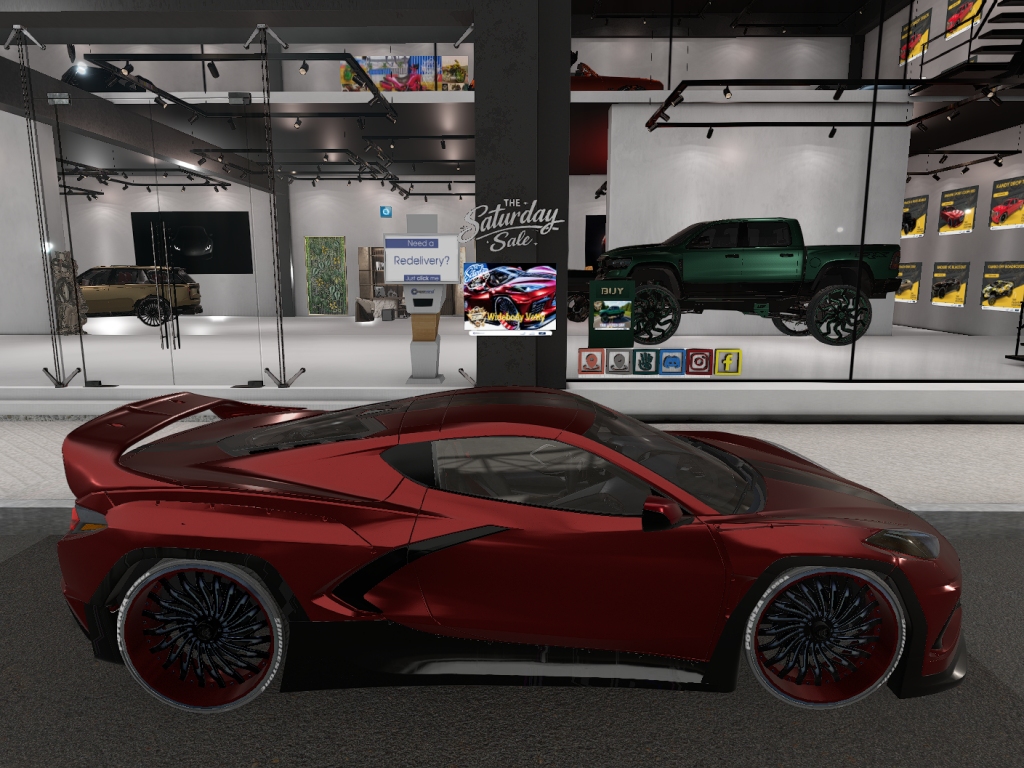Click the green hand icon tile
This screenshot has height=768, width=1024.
[645, 361]
